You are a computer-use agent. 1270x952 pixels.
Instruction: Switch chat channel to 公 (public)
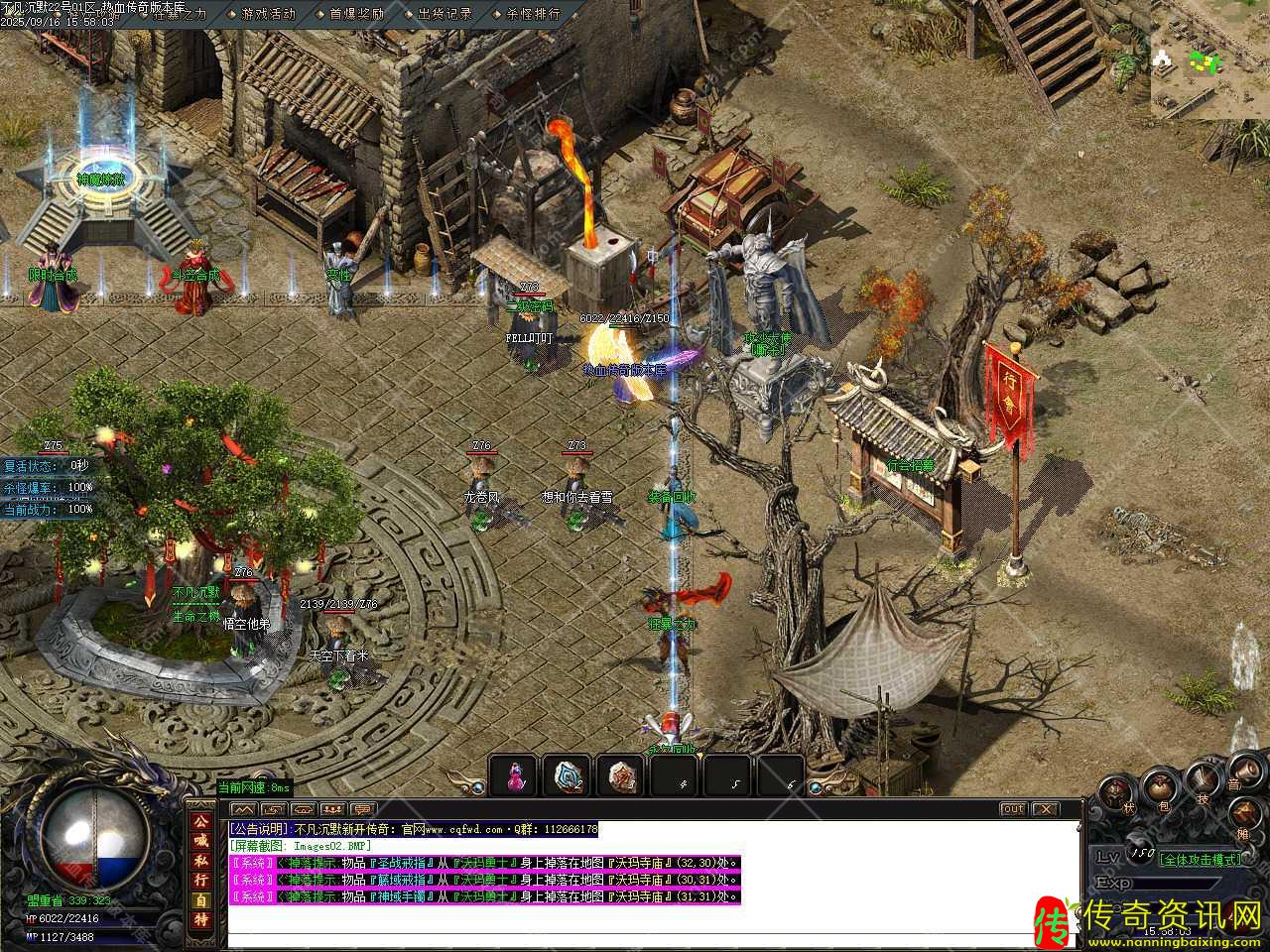tap(201, 822)
